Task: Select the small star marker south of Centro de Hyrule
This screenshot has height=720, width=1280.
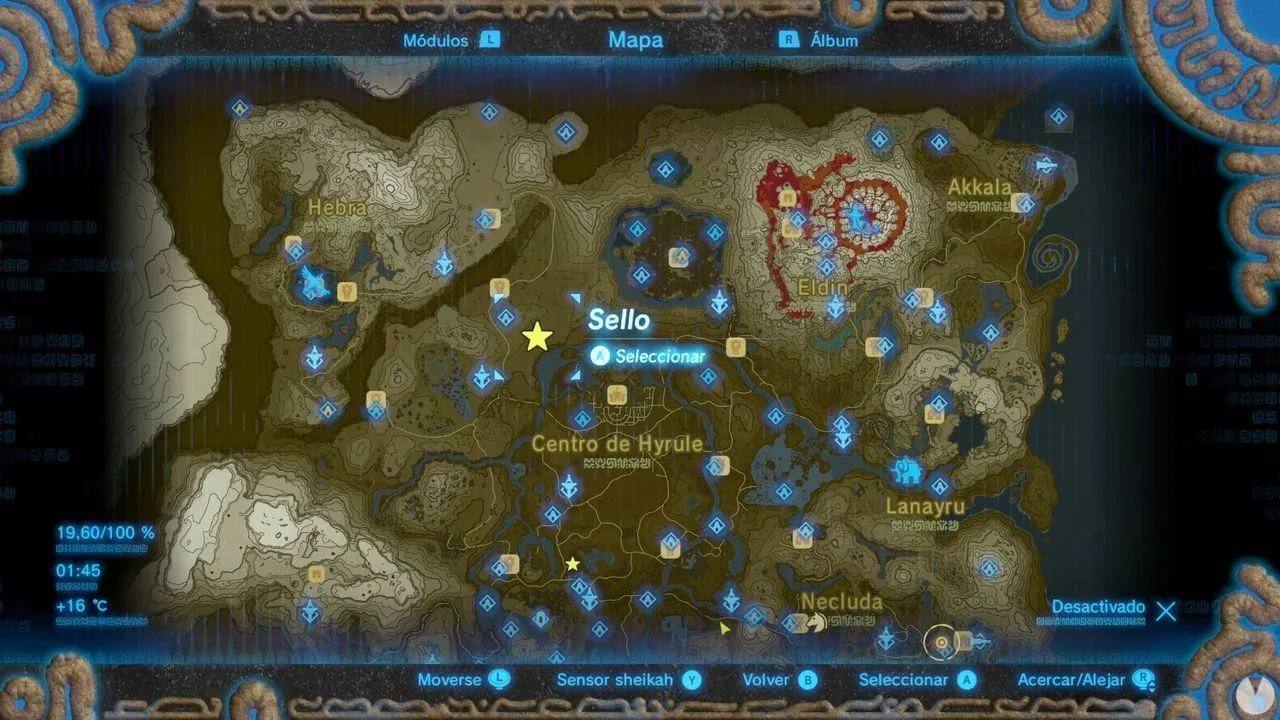Action: 572,563
